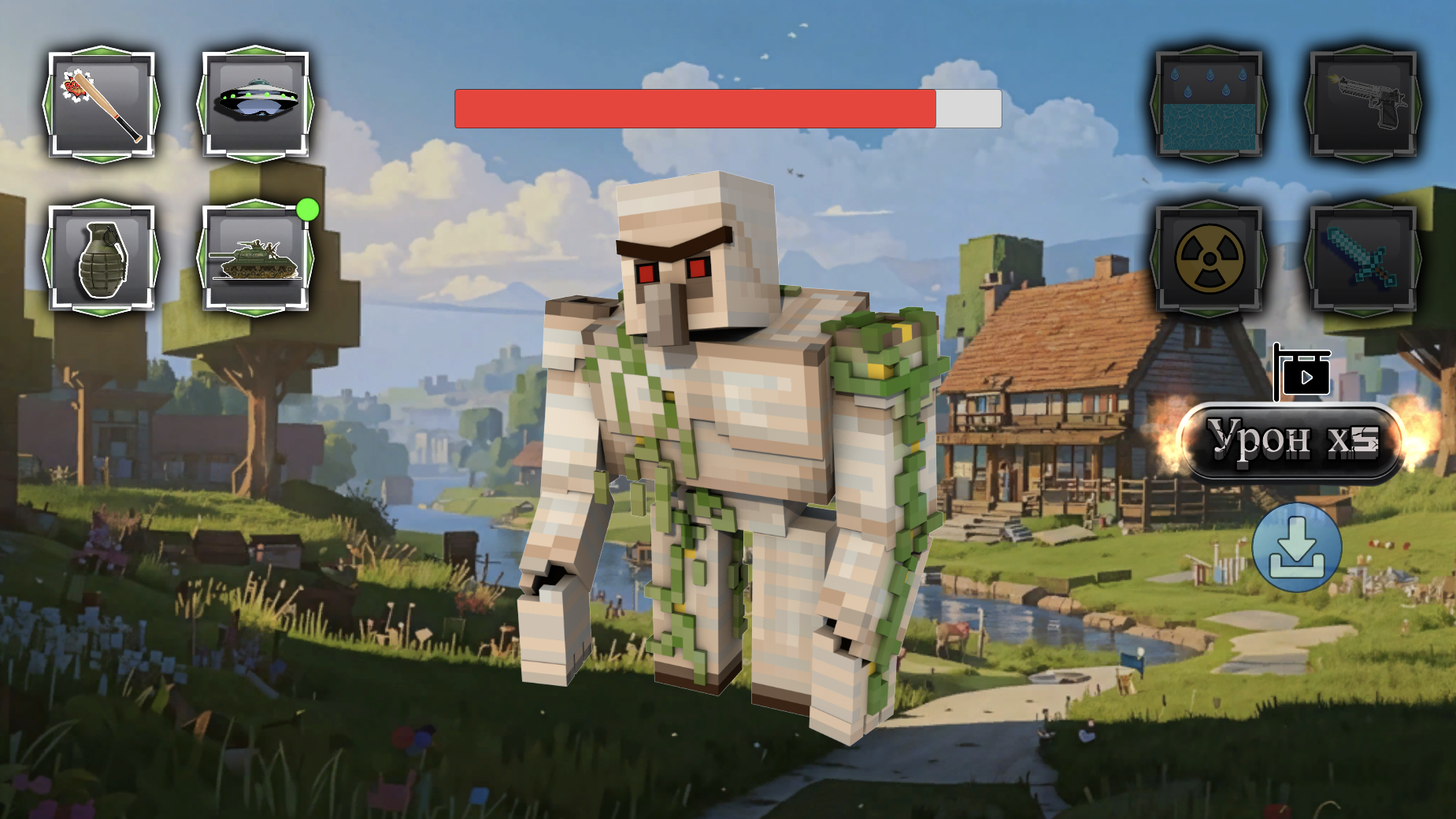Tap the blue download icon
The width and height of the screenshot is (1456, 819).
pyautogui.click(x=1298, y=549)
